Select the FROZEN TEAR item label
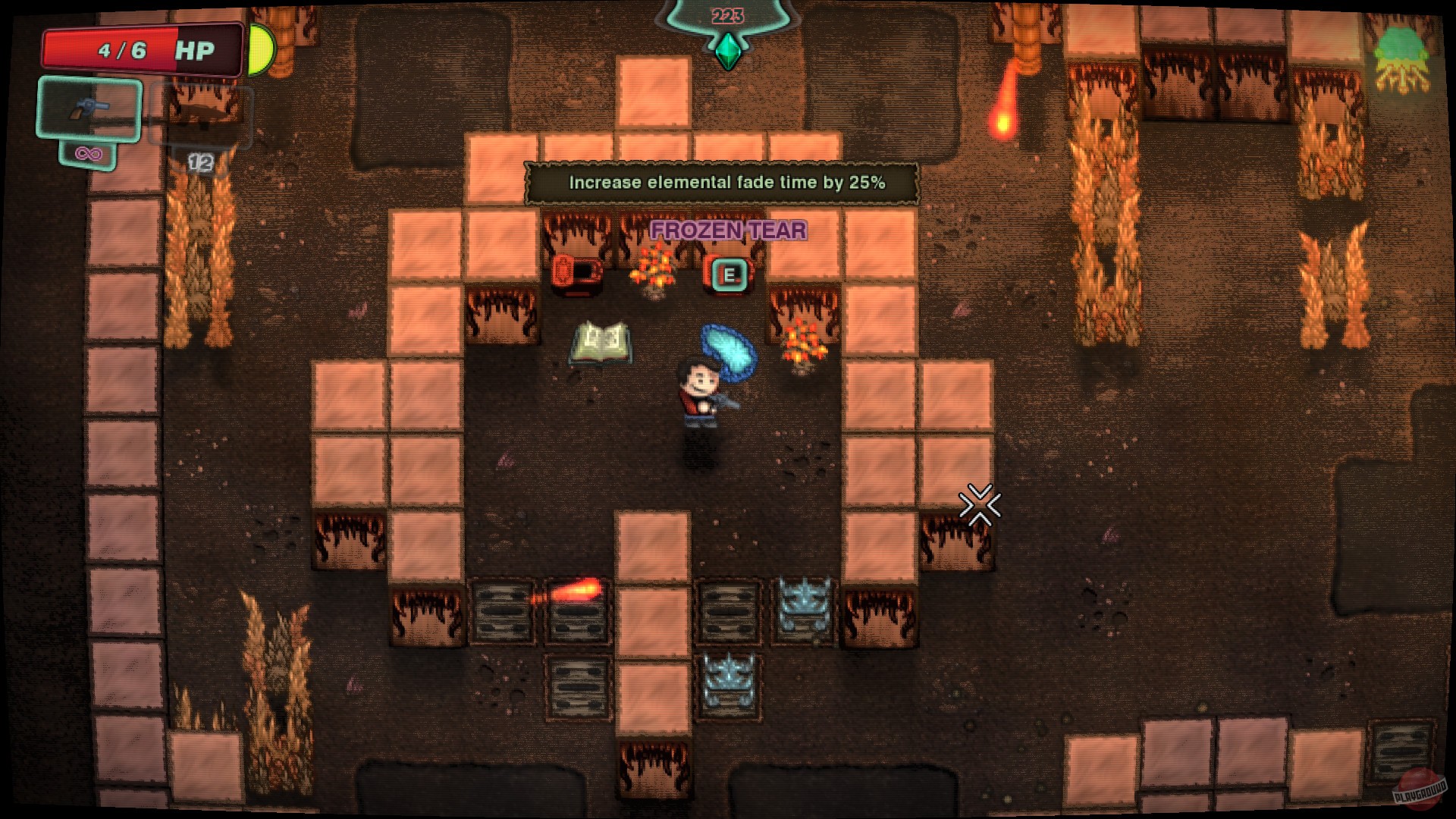This screenshot has width=1456, height=819. tap(728, 231)
